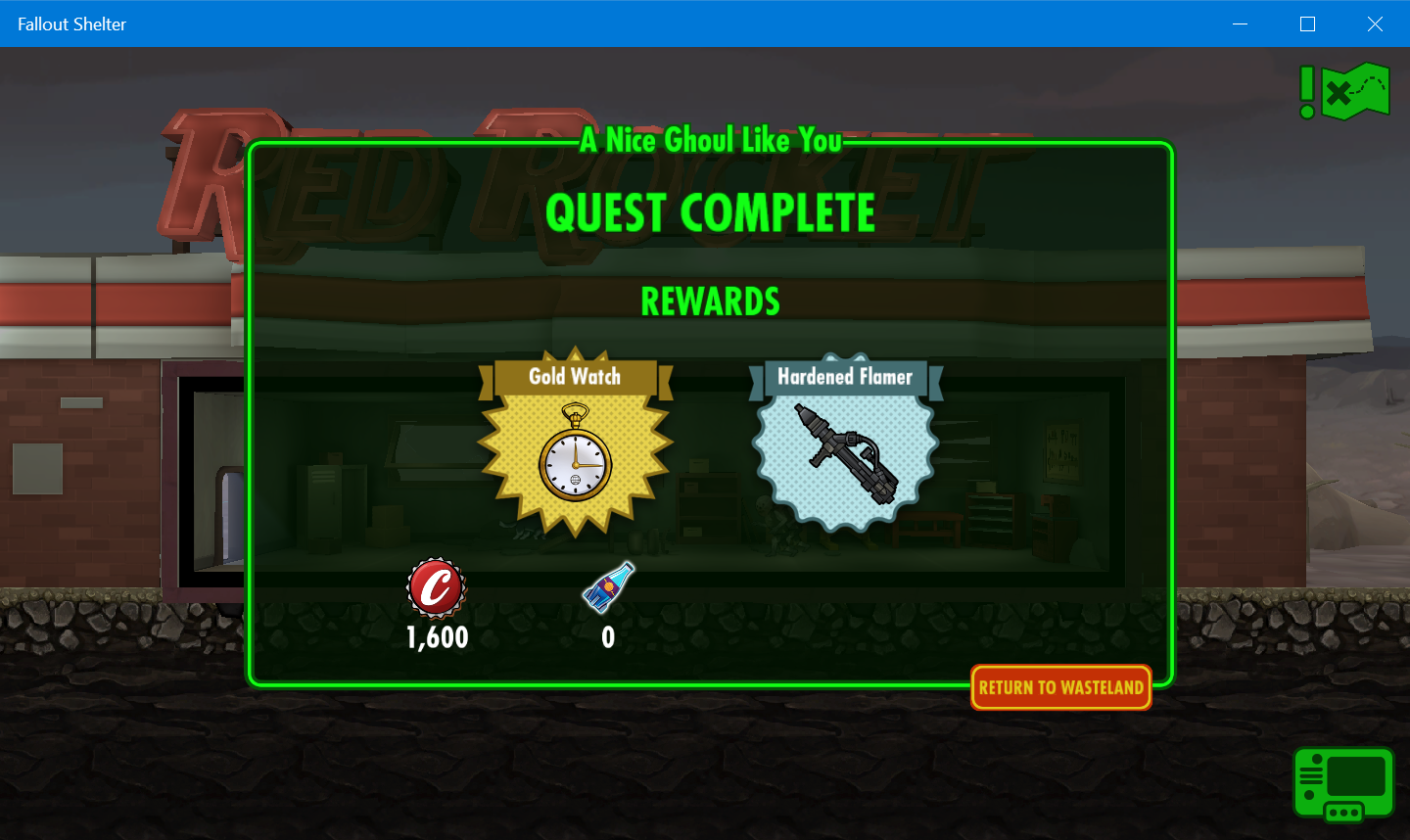Click the quest title A Nice Ghoul Like You

(x=712, y=140)
